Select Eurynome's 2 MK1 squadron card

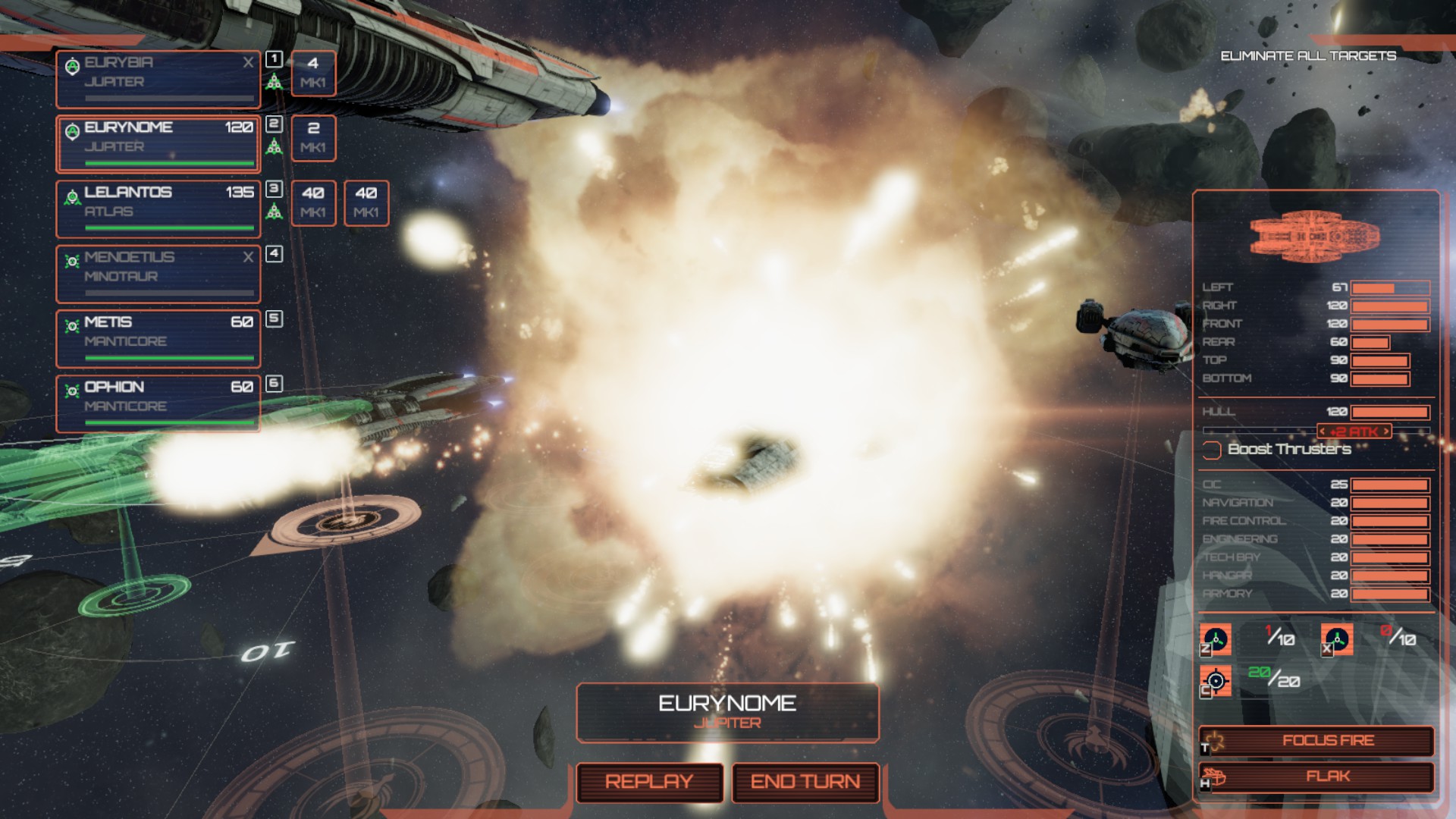pos(313,138)
